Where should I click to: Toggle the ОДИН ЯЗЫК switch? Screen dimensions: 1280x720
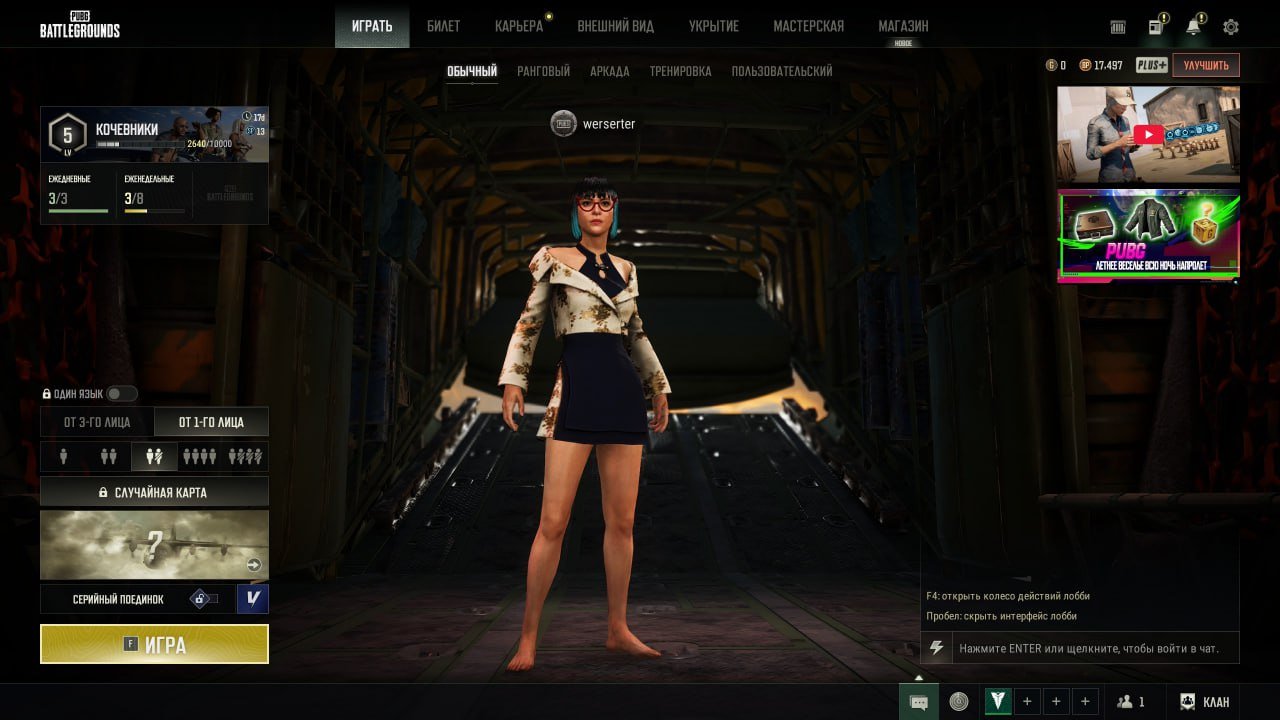point(122,394)
